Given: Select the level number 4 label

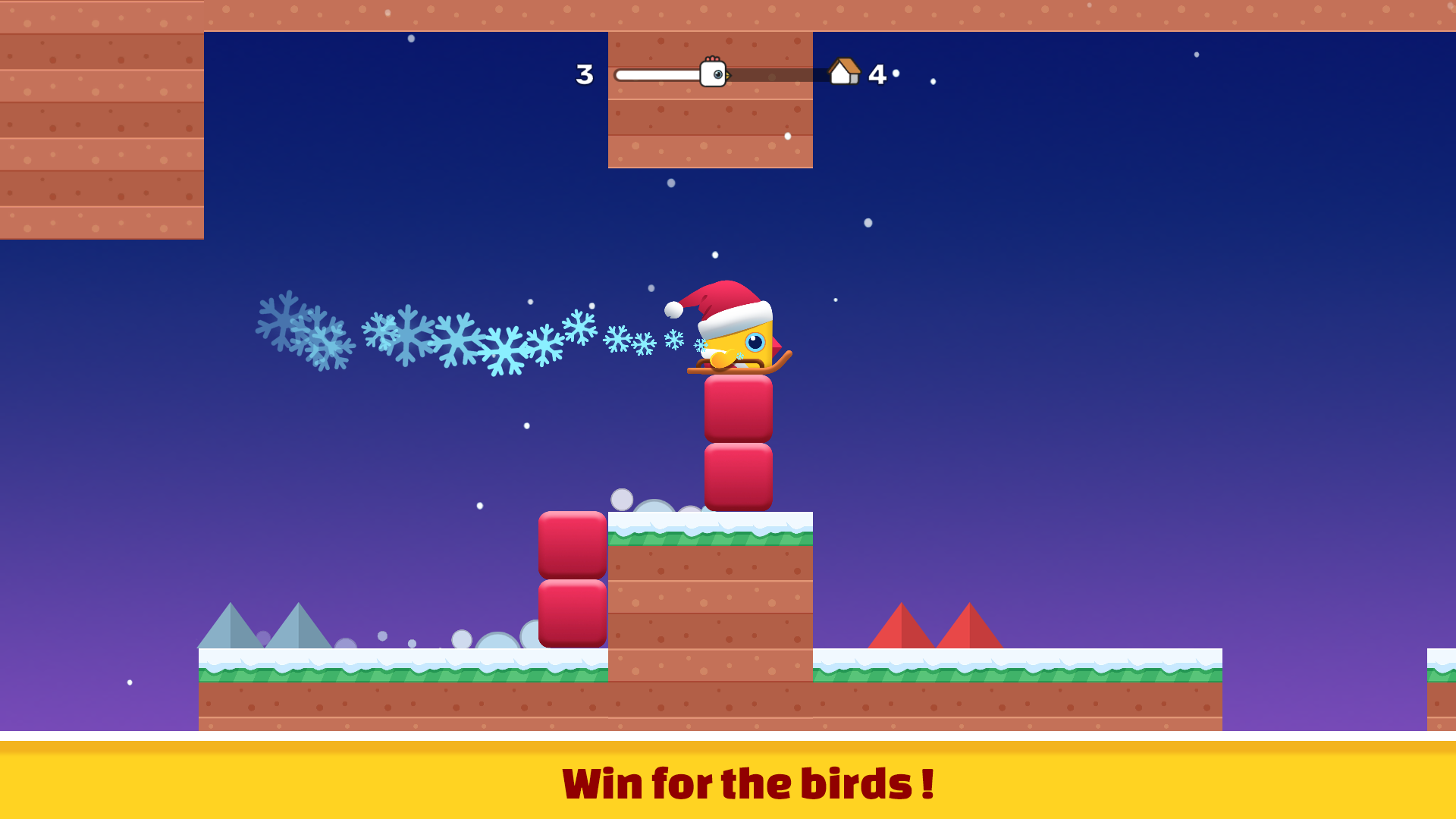Looking at the screenshot, I should (878, 74).
